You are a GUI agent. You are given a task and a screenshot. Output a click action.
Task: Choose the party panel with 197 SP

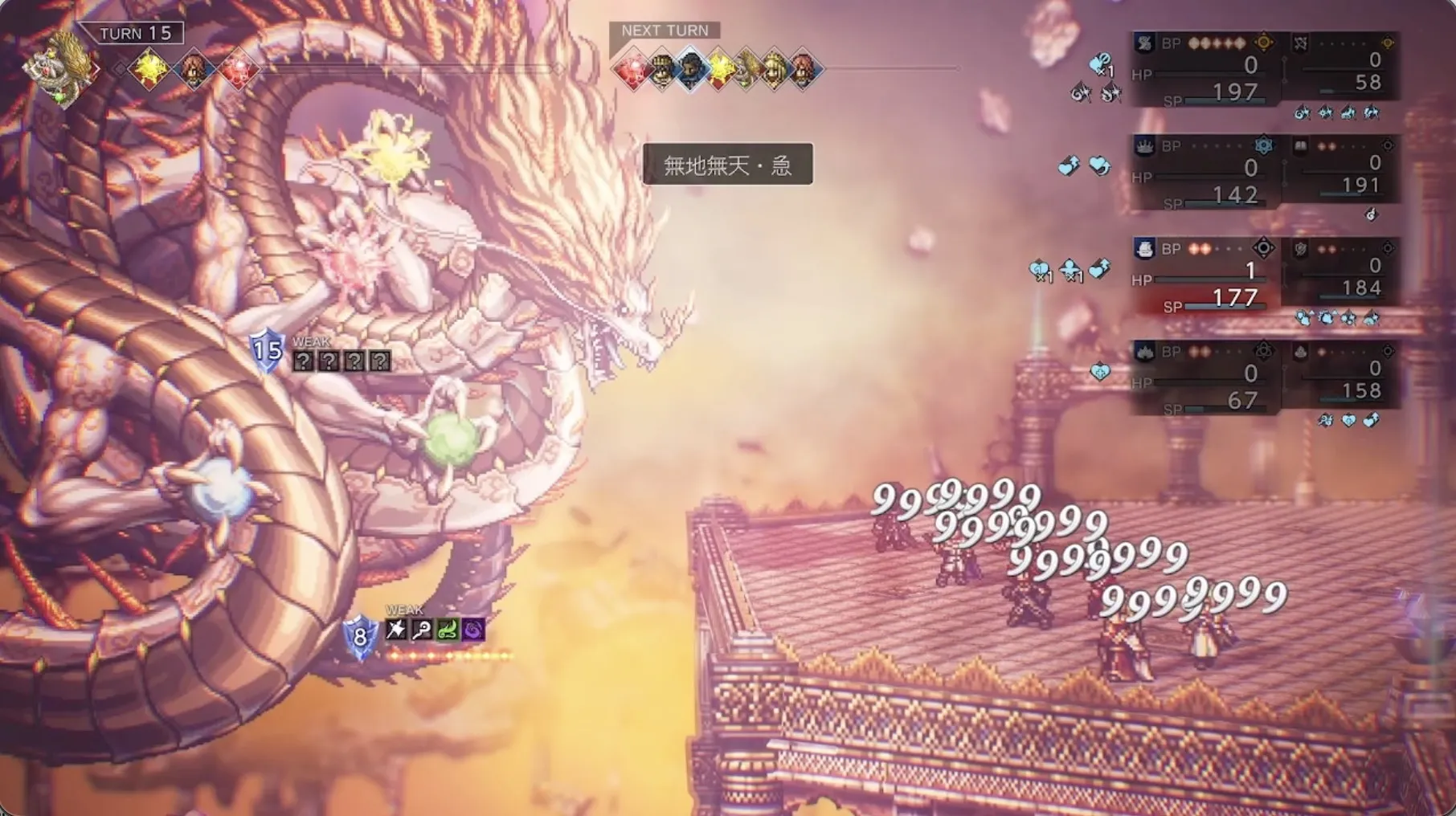(x=1204, y=71)
